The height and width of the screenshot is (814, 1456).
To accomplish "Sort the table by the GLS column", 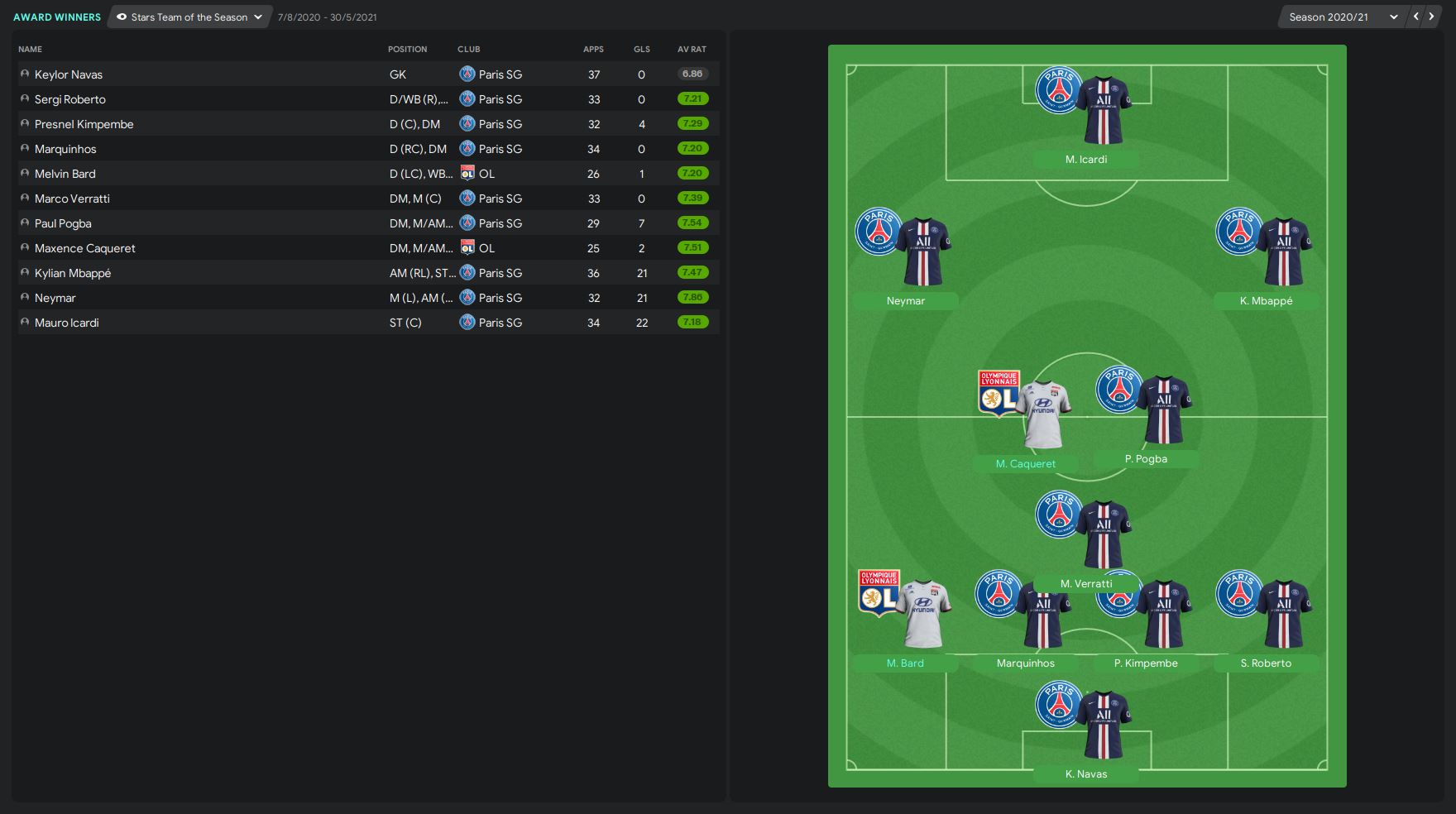I will point(641,50).
